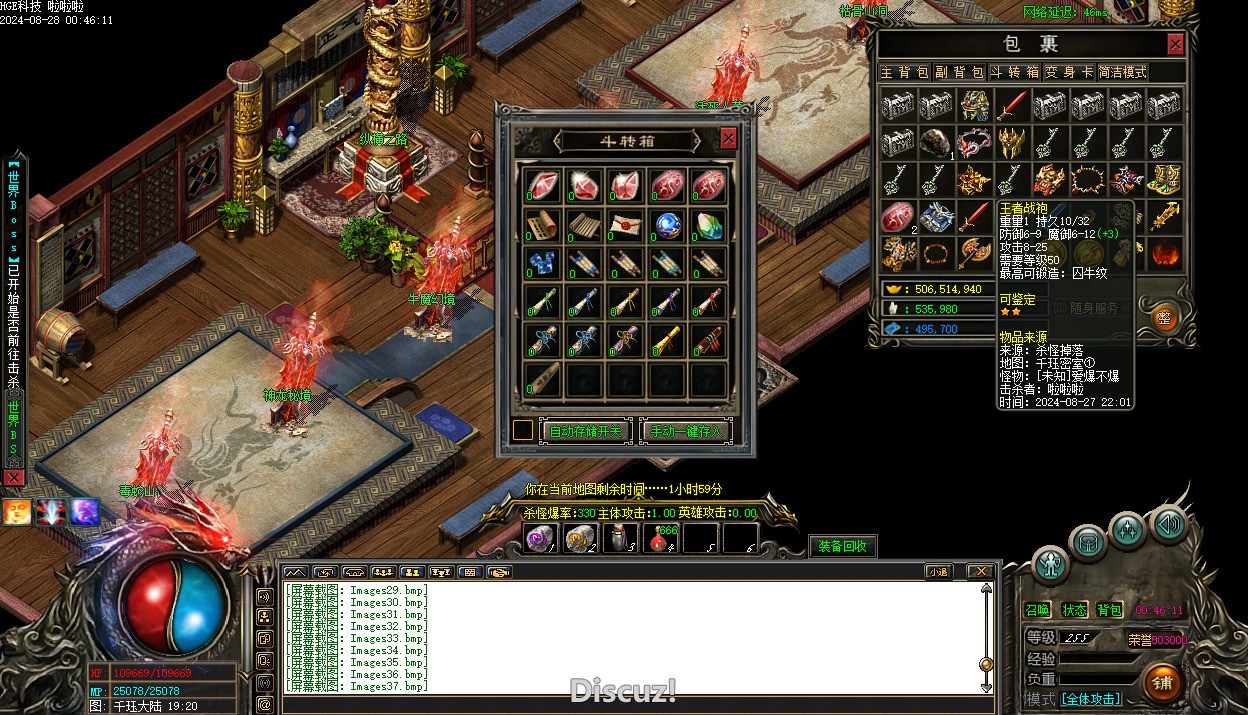Switch to the 变身卡 tab
Screen dimensions: 1248x715
point(1069,72)
